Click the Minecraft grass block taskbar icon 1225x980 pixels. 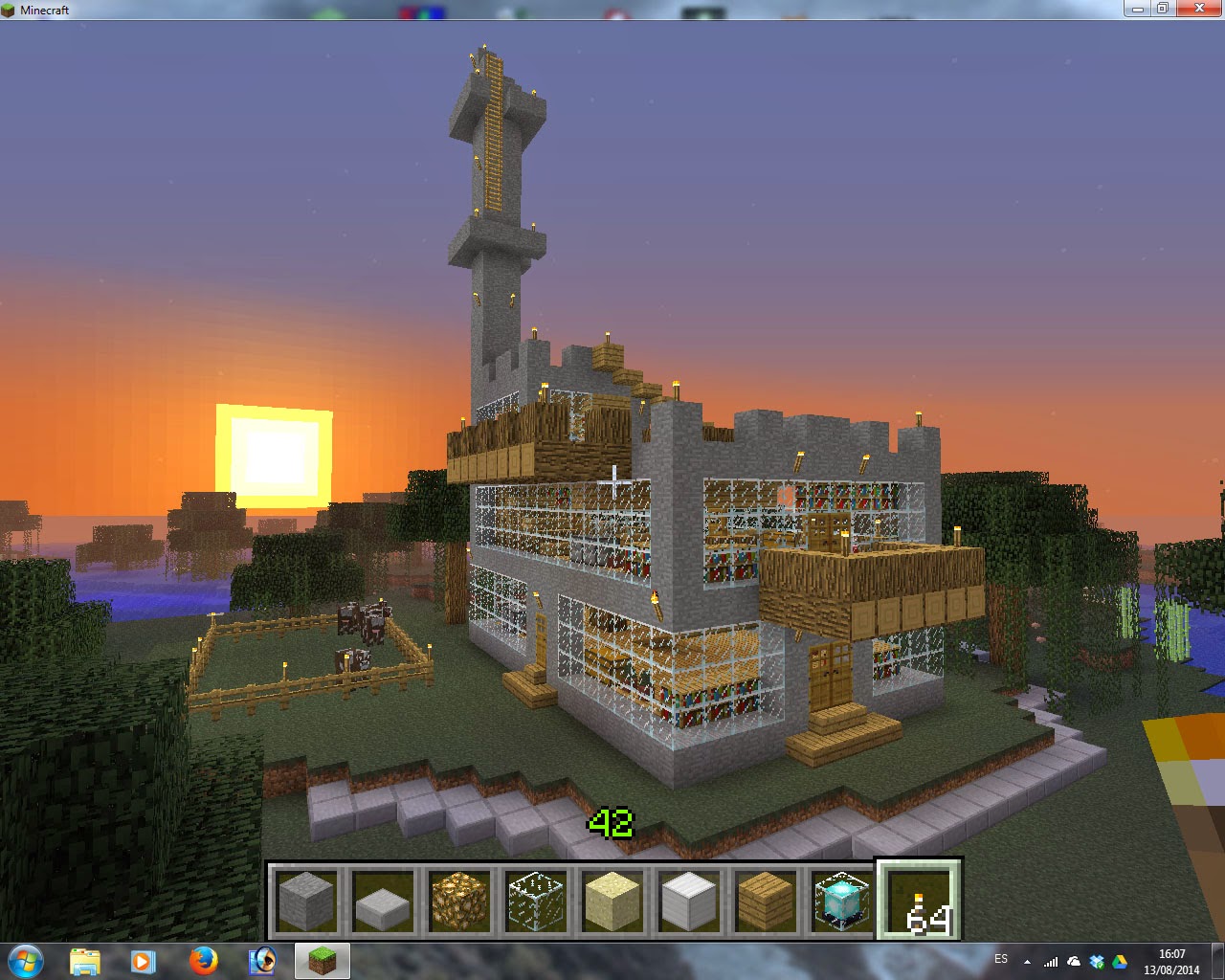pyautogui.click(x=322, y=960)
